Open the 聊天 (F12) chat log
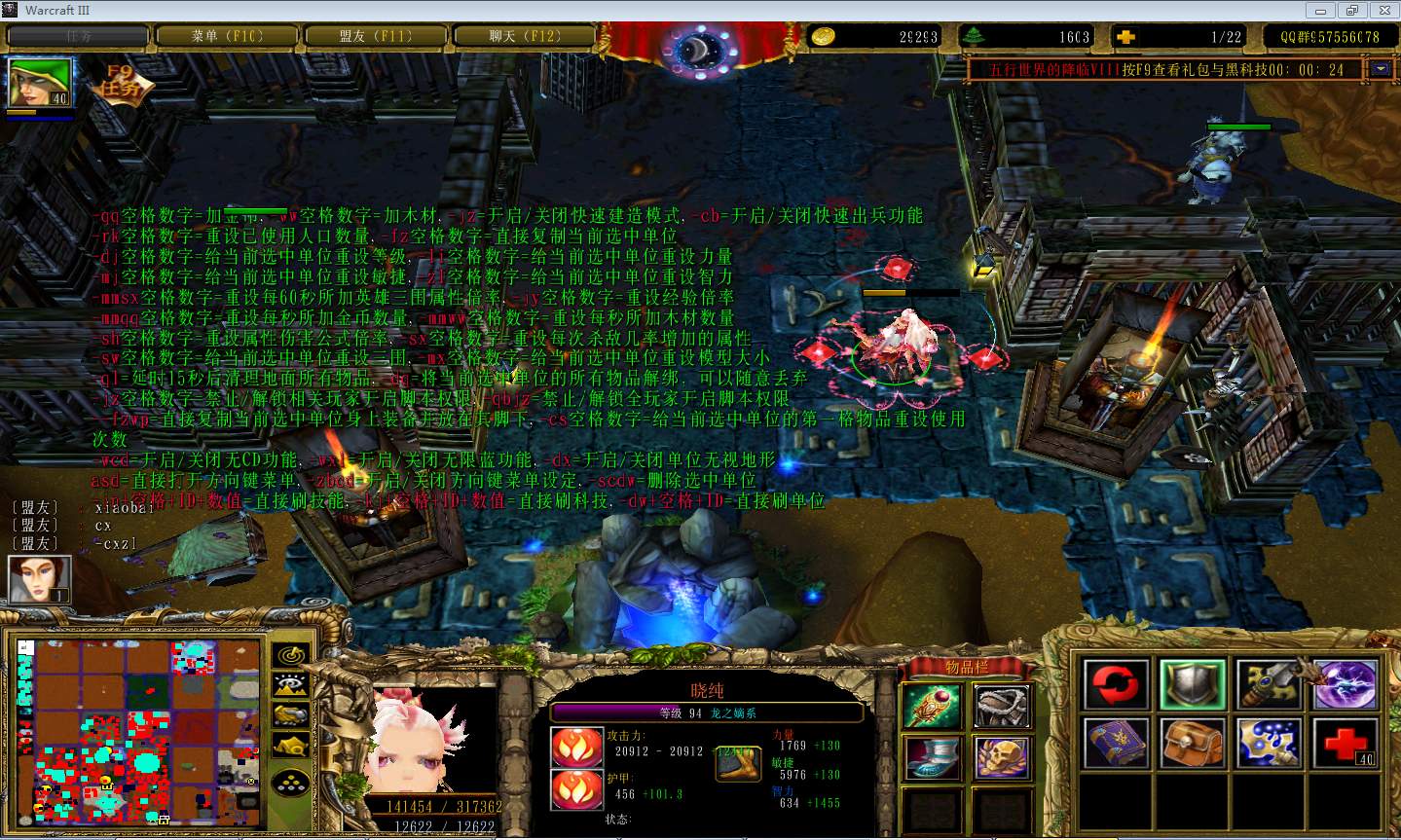1401x840 pixels. click(x=525, y=36)
